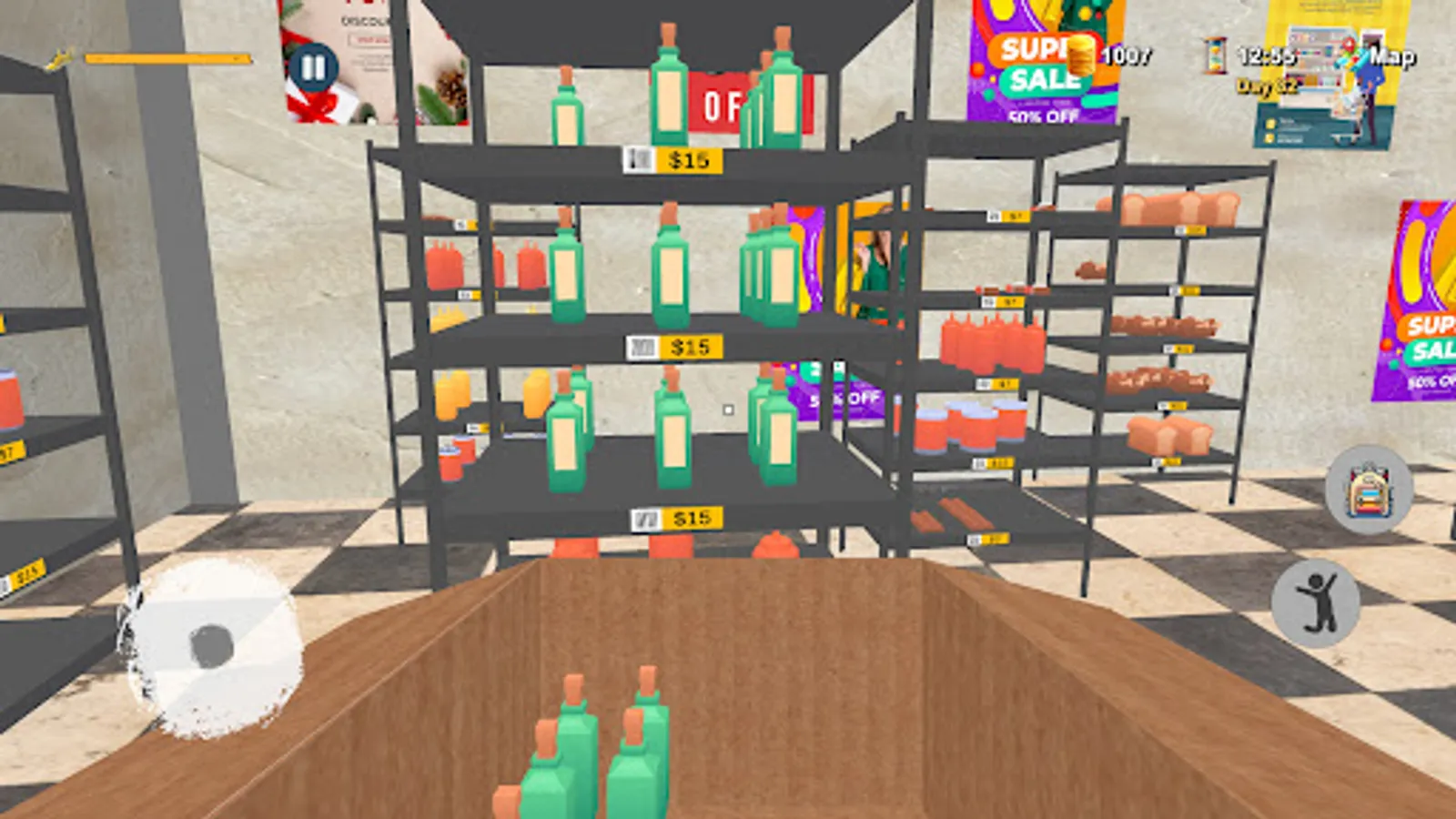Screen dimensions: 1456x819
Task: Click the small crosshair dot in screen center
Action: 728,409
